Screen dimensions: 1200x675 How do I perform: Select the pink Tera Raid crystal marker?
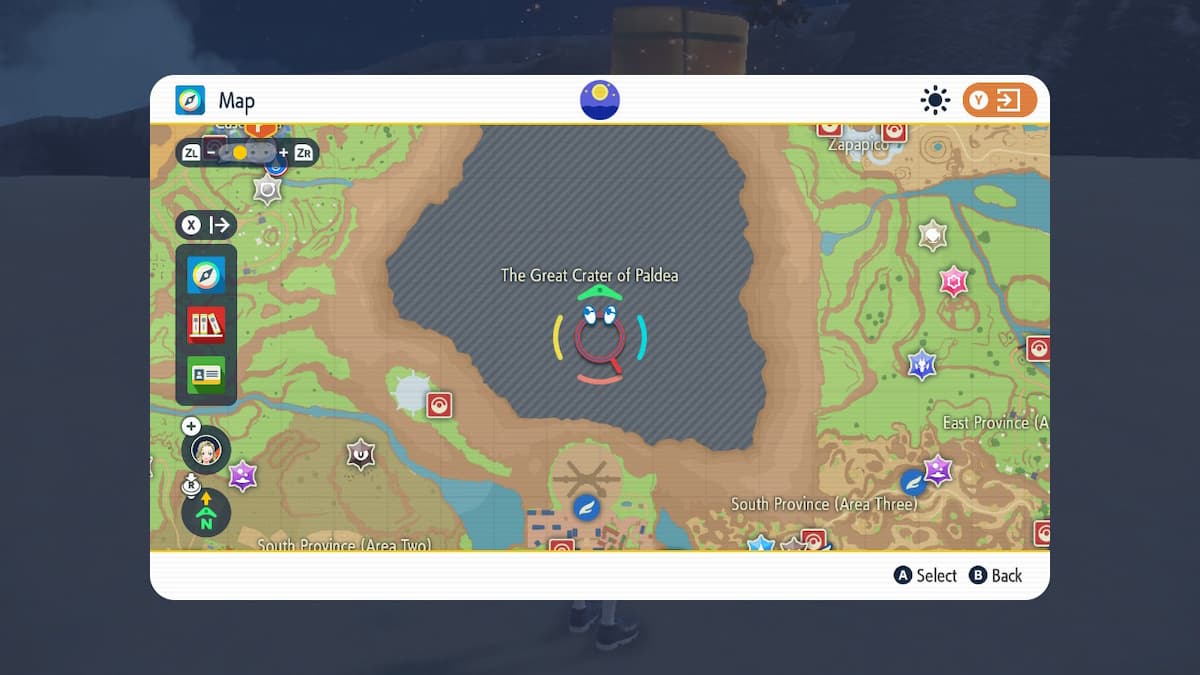pyautogui.click(x=954, y=281)
